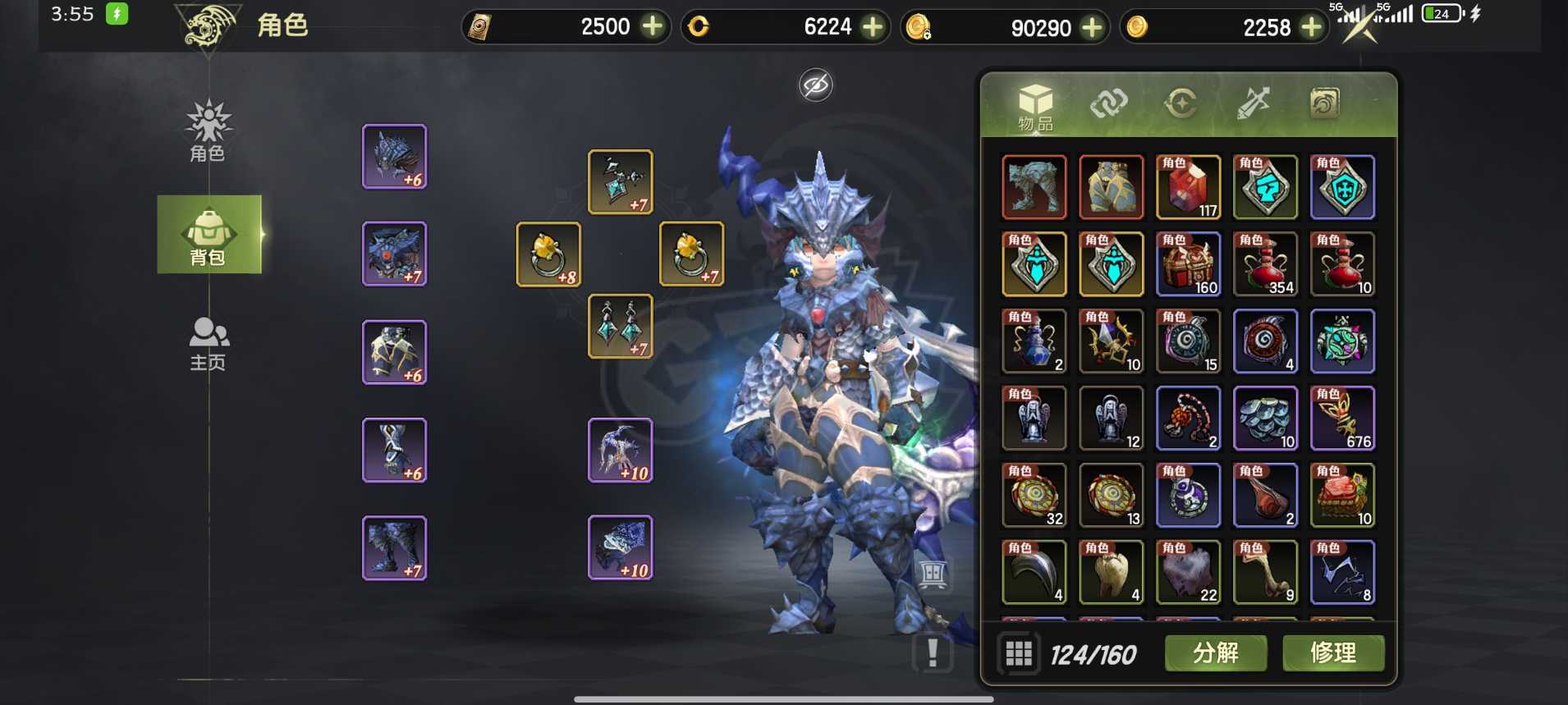This screenshot has width=1568, height=705.
Task: Switch to the 物品 items tab
Action: click(x=1035, y=107)
